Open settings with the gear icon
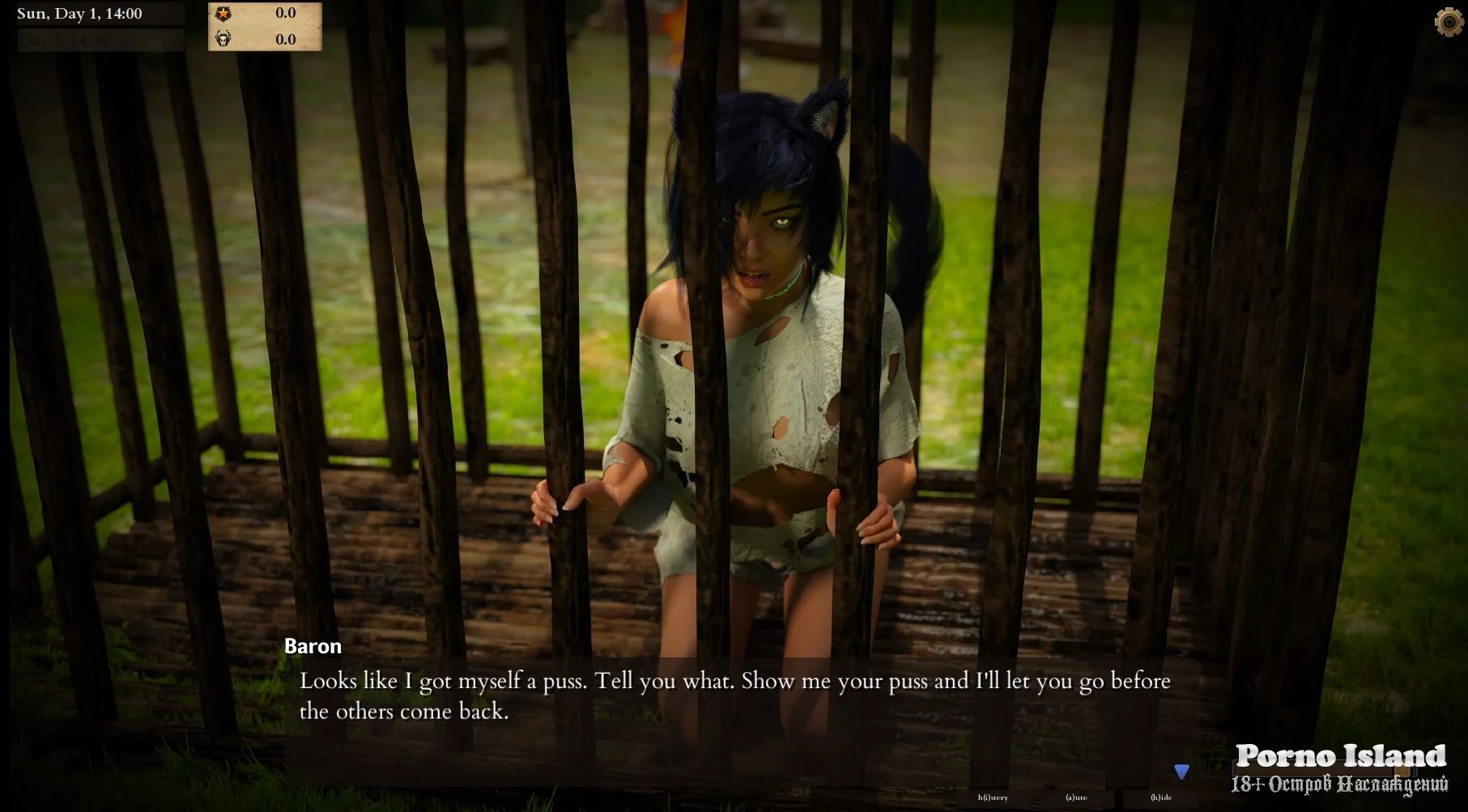This screenshot has width=1468, height=812. [x=1449, y=22]
